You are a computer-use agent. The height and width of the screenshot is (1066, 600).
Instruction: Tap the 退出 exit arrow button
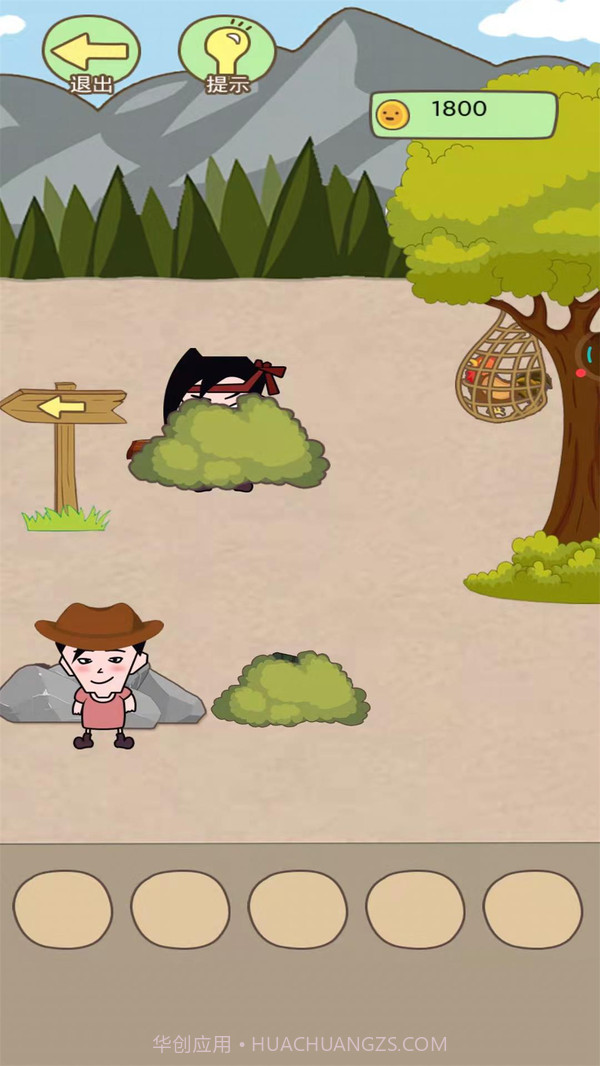91,53
